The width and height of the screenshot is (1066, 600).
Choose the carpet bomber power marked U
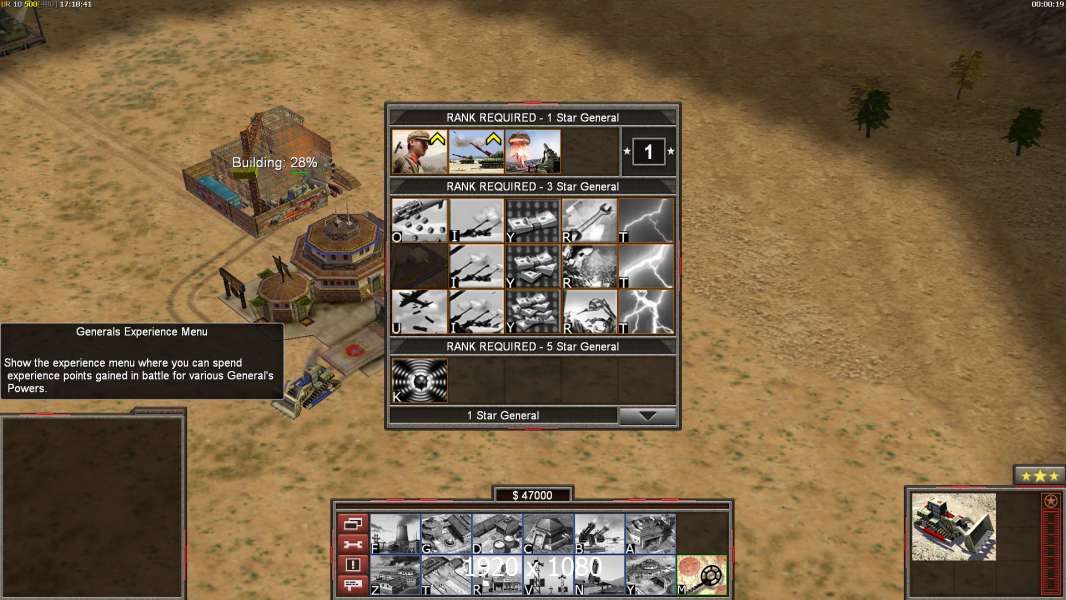point(419,312)
